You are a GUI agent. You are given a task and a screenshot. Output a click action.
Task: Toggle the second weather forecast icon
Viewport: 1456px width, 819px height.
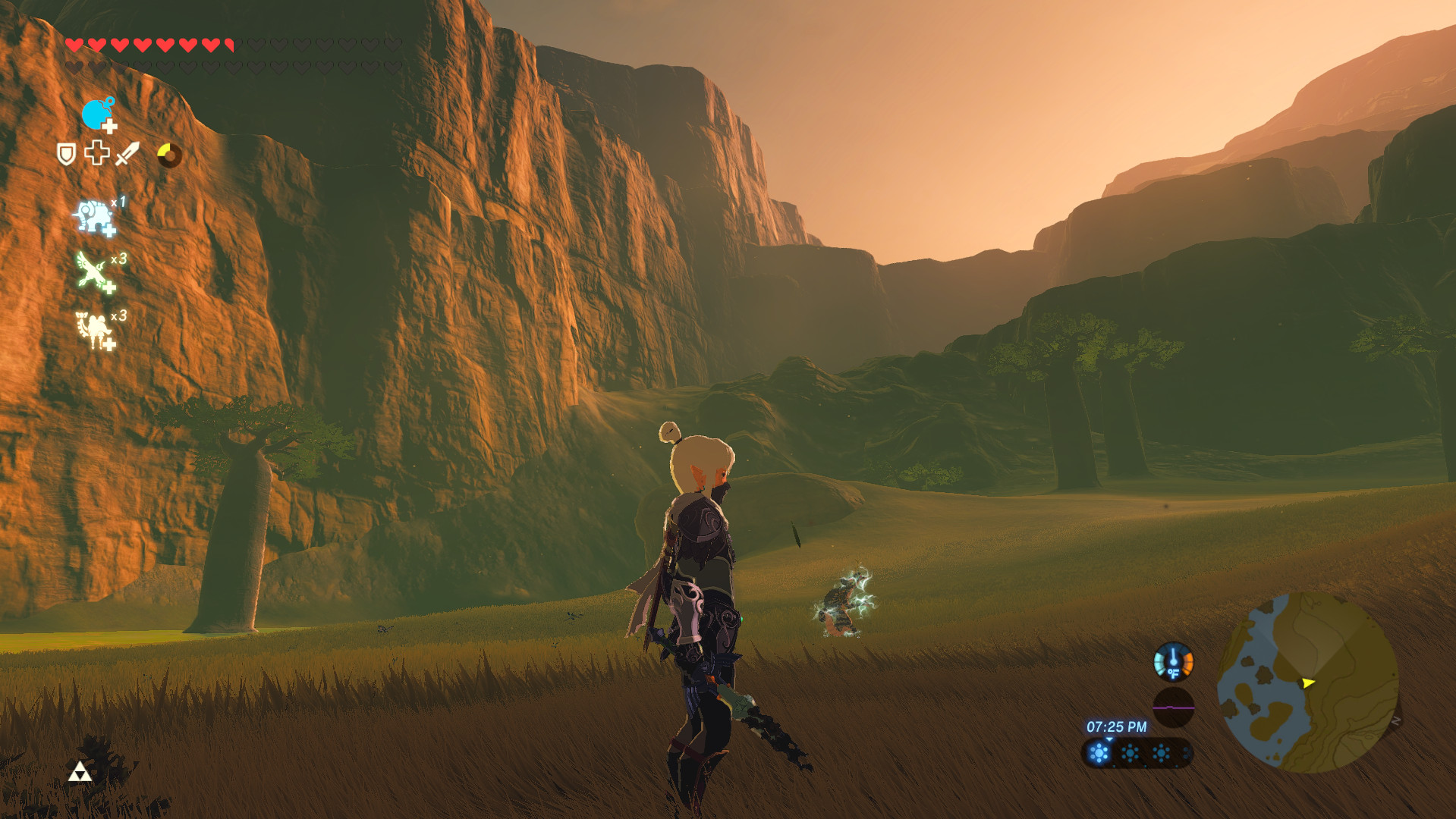[x=1130, y=755]
